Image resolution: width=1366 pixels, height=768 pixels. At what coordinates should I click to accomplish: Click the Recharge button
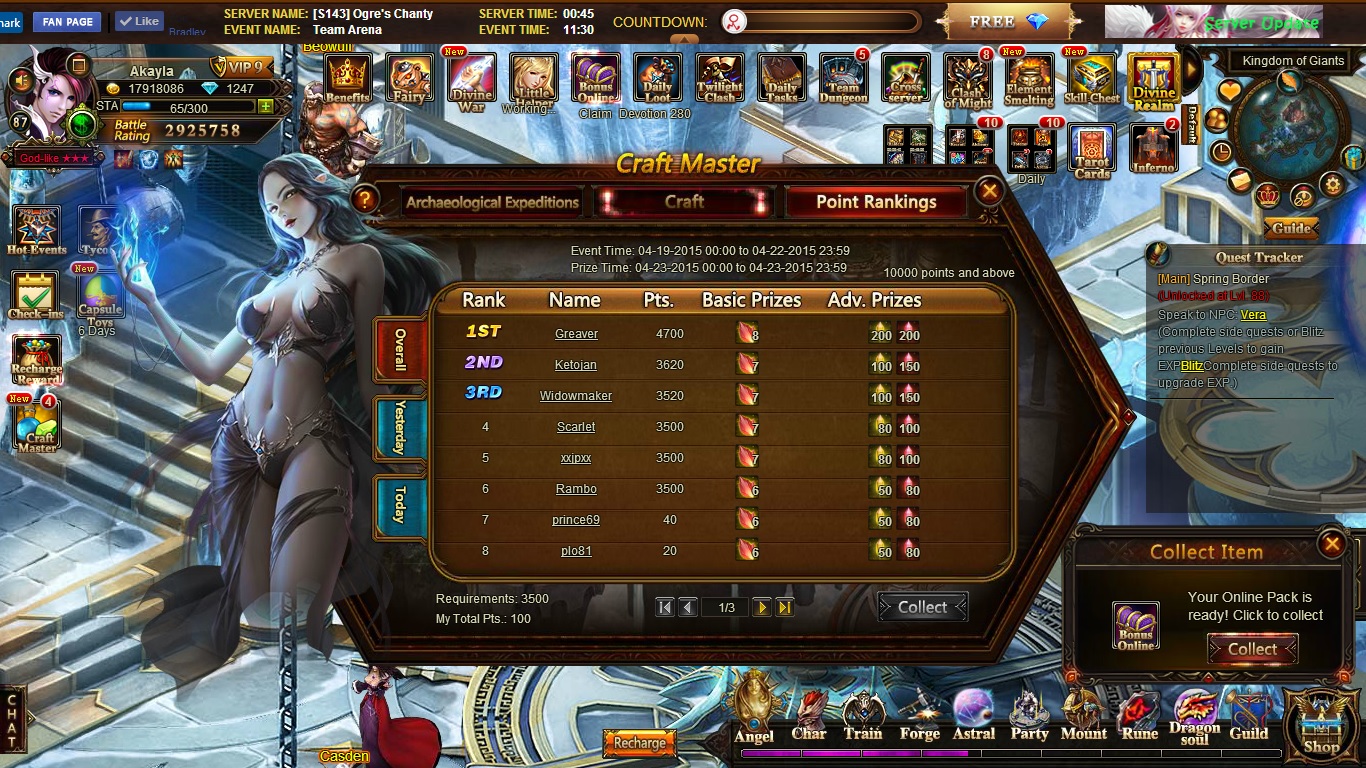coord(639,743)
